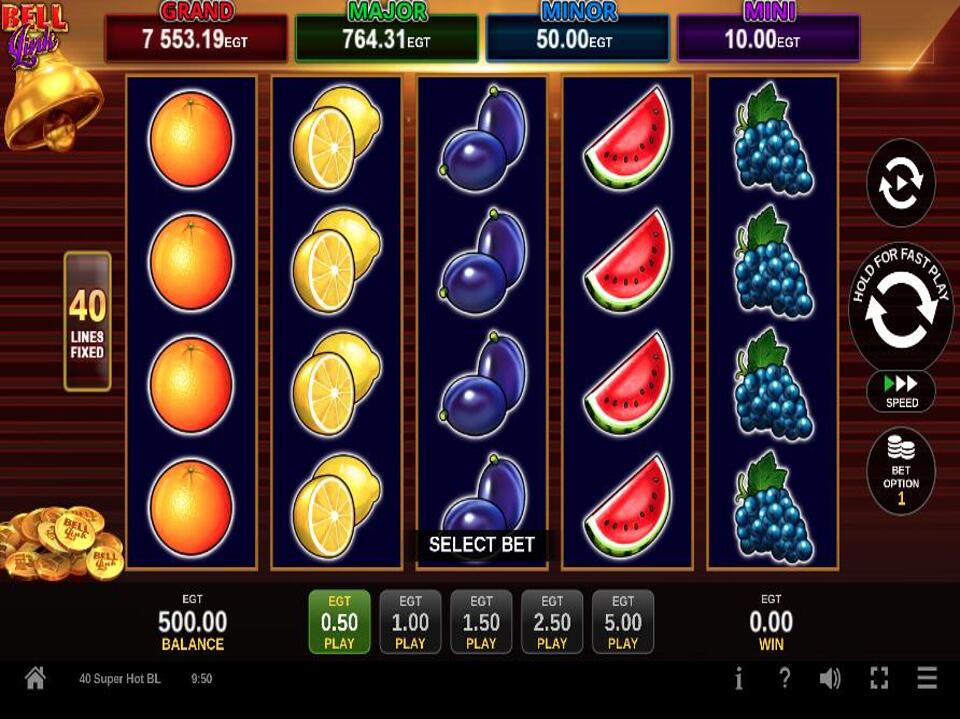Toggle the Speed fast-forward button
Screen dimensions: 960x719
click(x=901, y=390)
